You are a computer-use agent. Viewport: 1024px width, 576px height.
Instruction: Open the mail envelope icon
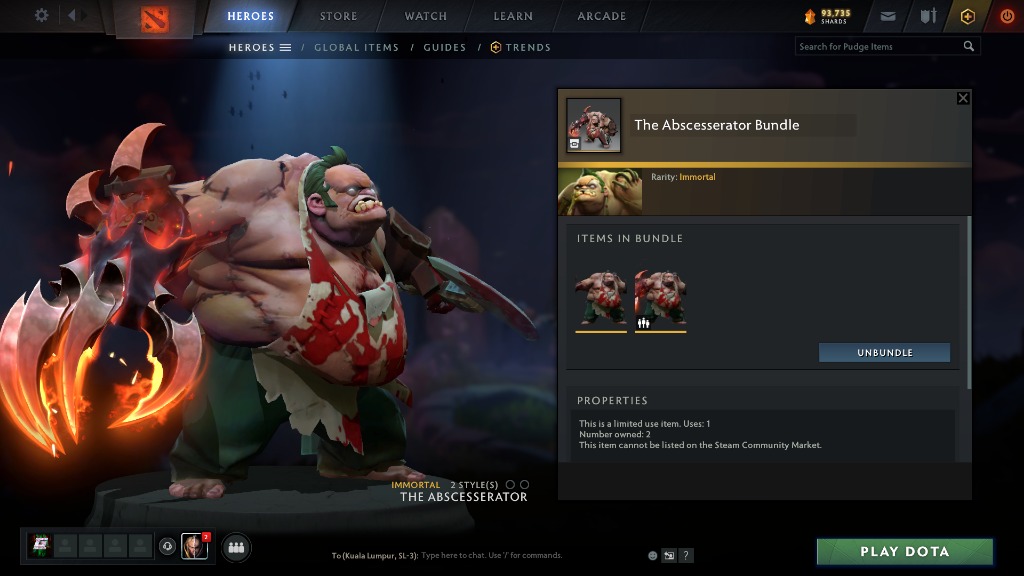[888, 16]
